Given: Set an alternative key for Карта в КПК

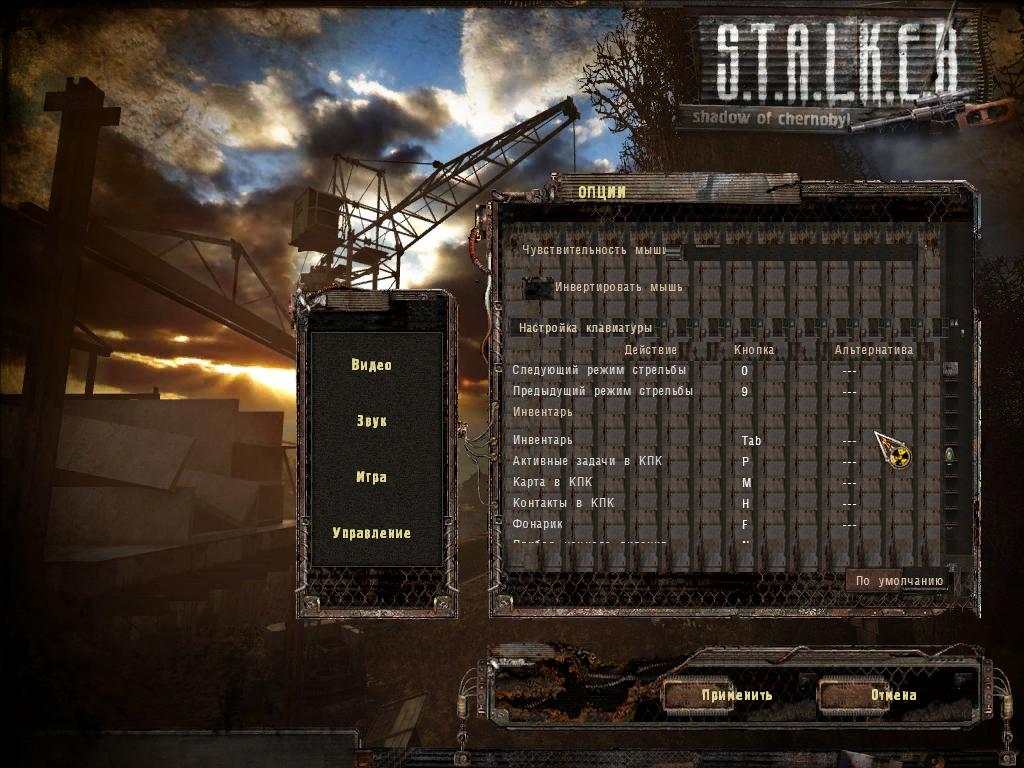Looking at the screenshot, I should [x=849, y=483].
